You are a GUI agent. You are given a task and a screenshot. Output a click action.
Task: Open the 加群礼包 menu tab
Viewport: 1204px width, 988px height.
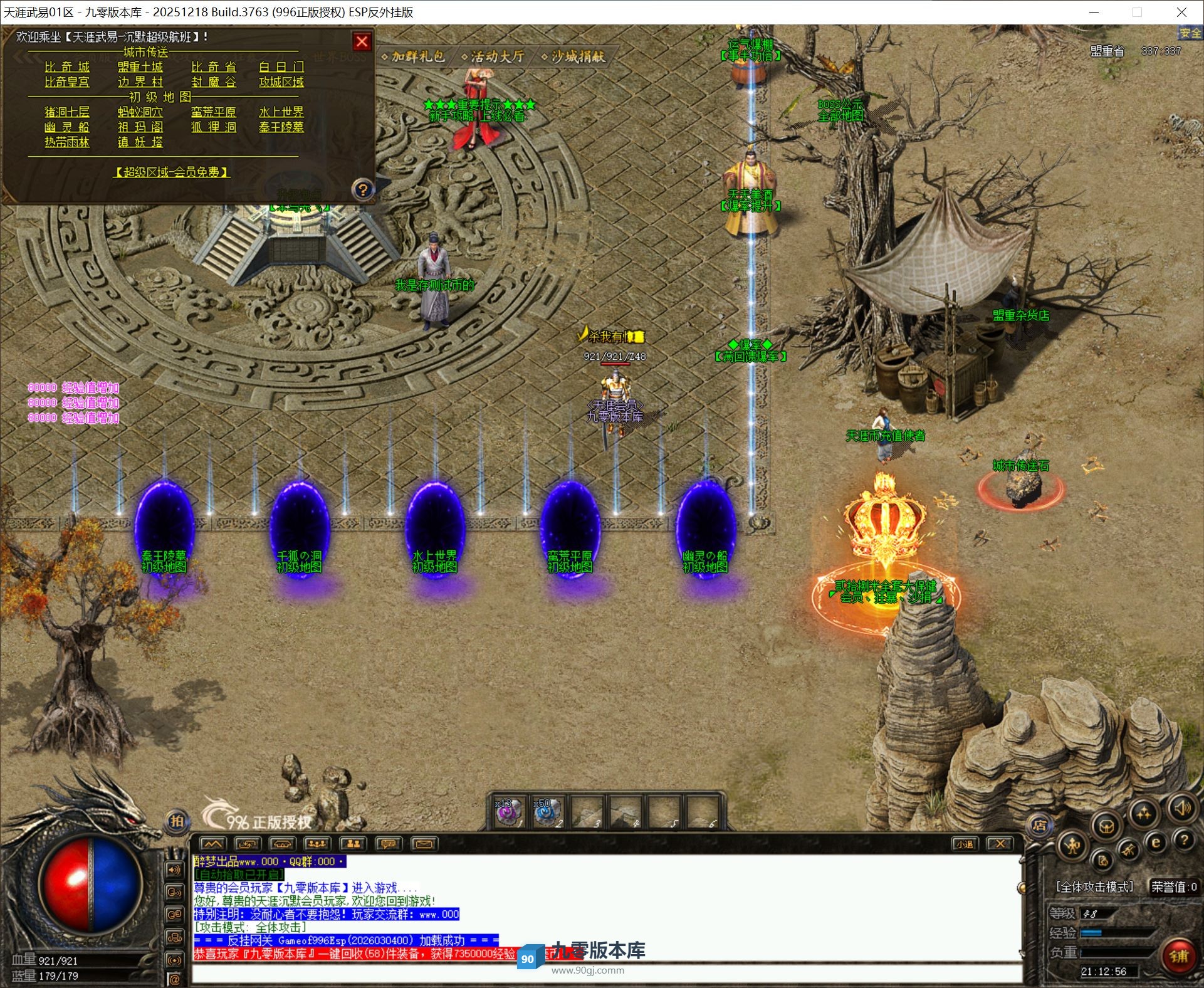click(x=414, y=57)
